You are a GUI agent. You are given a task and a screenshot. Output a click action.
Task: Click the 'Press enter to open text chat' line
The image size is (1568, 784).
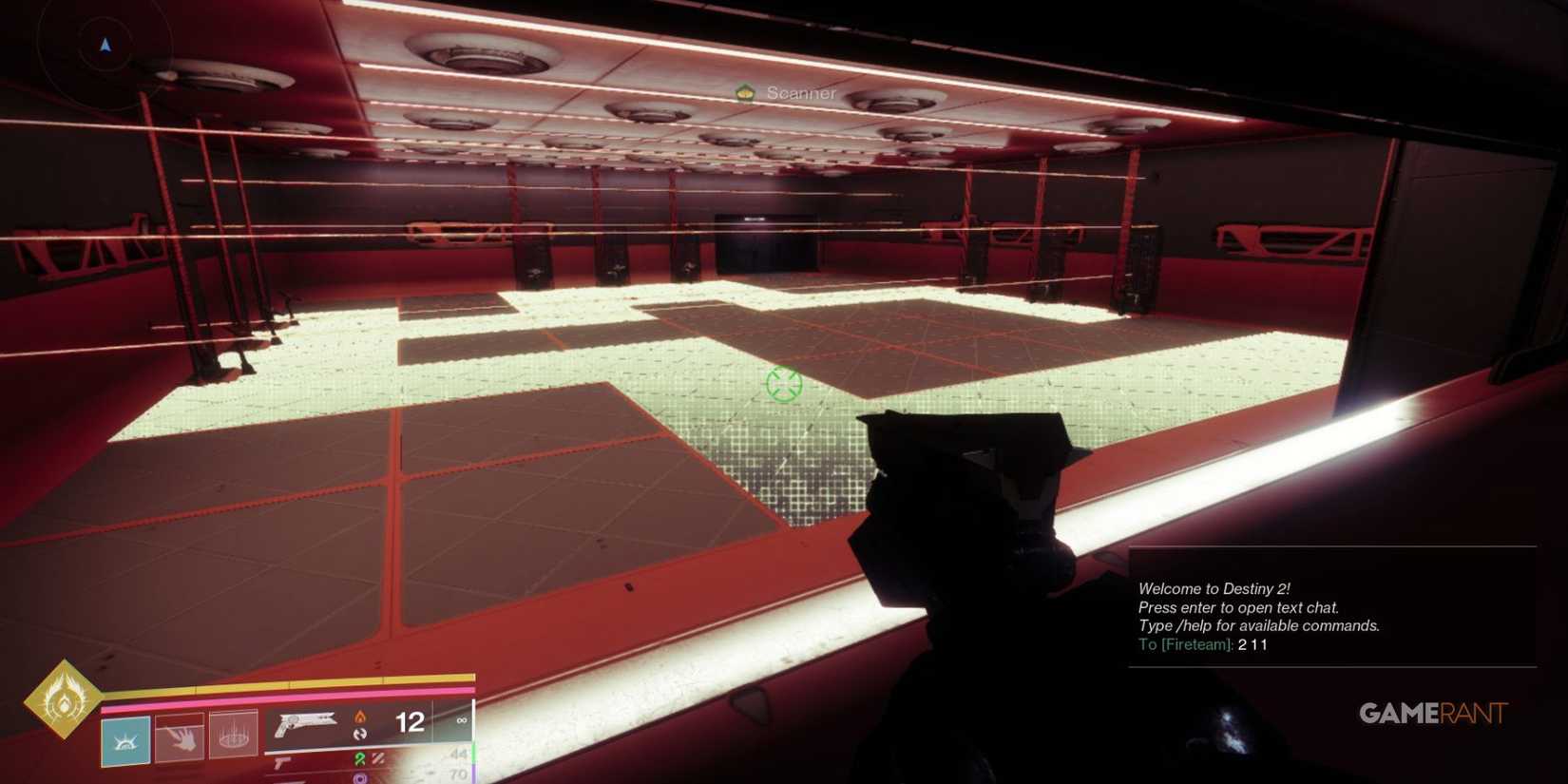1238,607
